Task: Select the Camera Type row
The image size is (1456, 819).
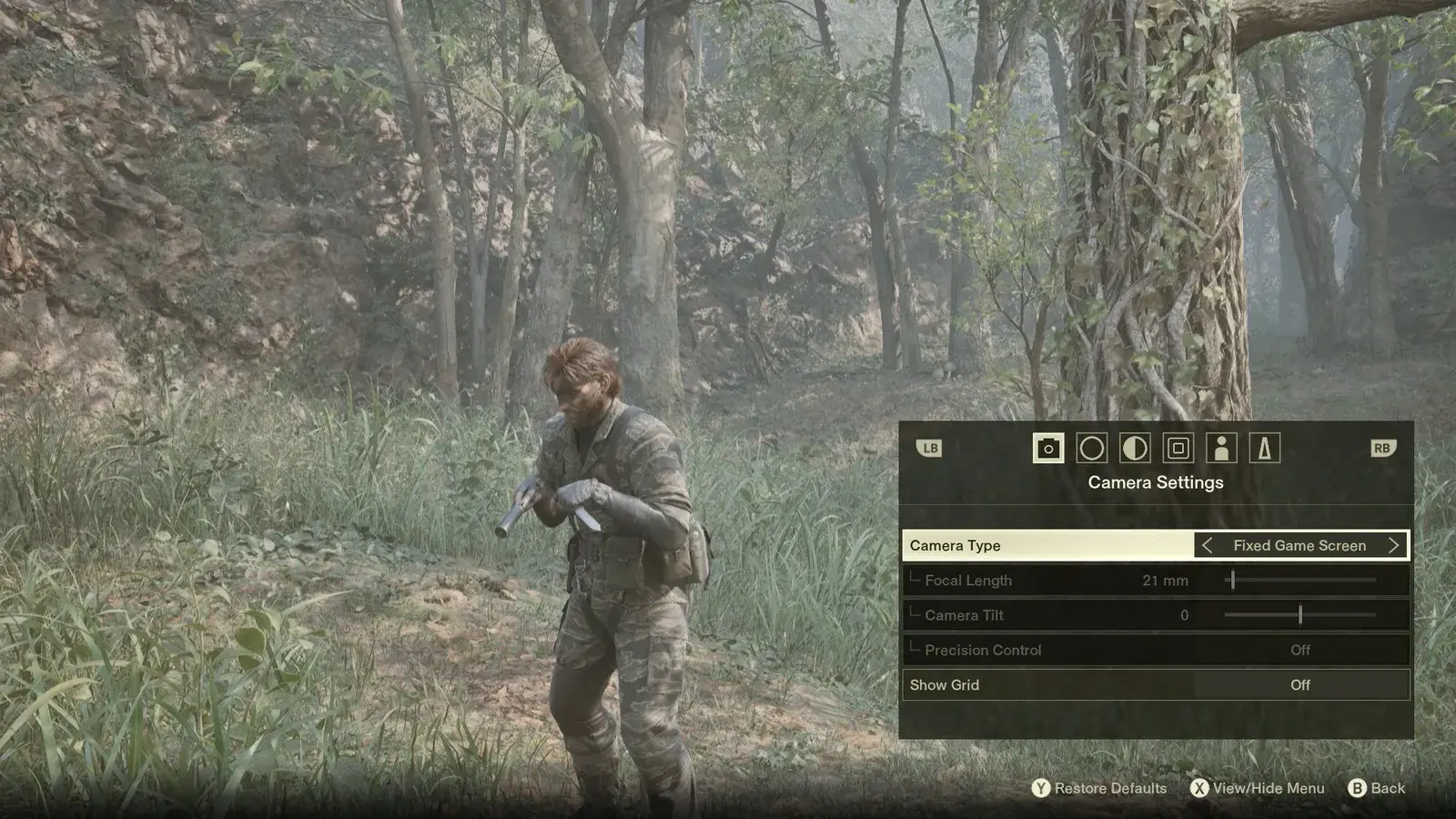Action: click(x=1046, y=545)
